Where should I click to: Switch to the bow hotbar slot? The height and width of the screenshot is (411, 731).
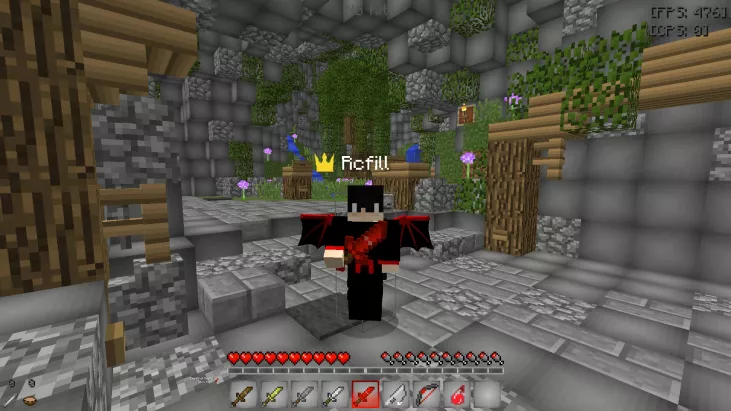[426, 395]
